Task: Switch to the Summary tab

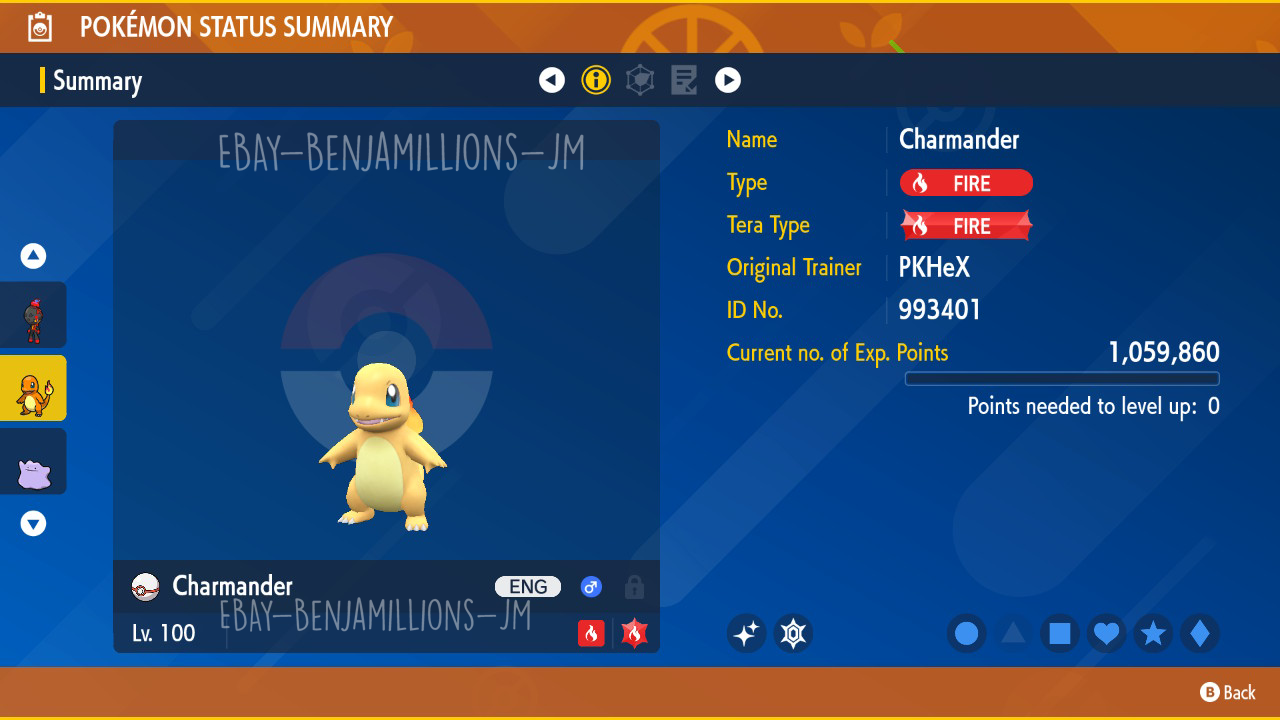Action: tap(96, 81)
